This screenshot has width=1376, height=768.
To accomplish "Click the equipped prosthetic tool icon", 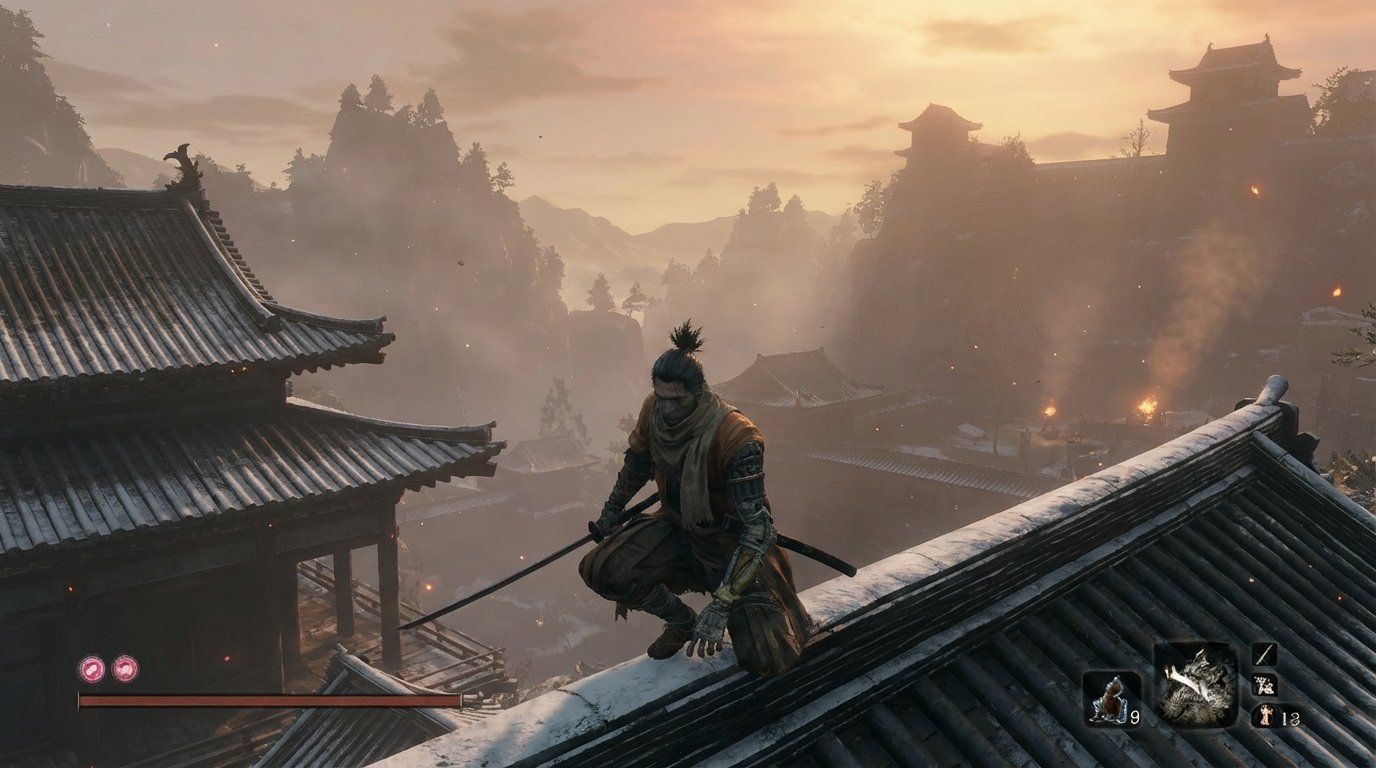I will pyautogui.click(x=1264, y=685).
